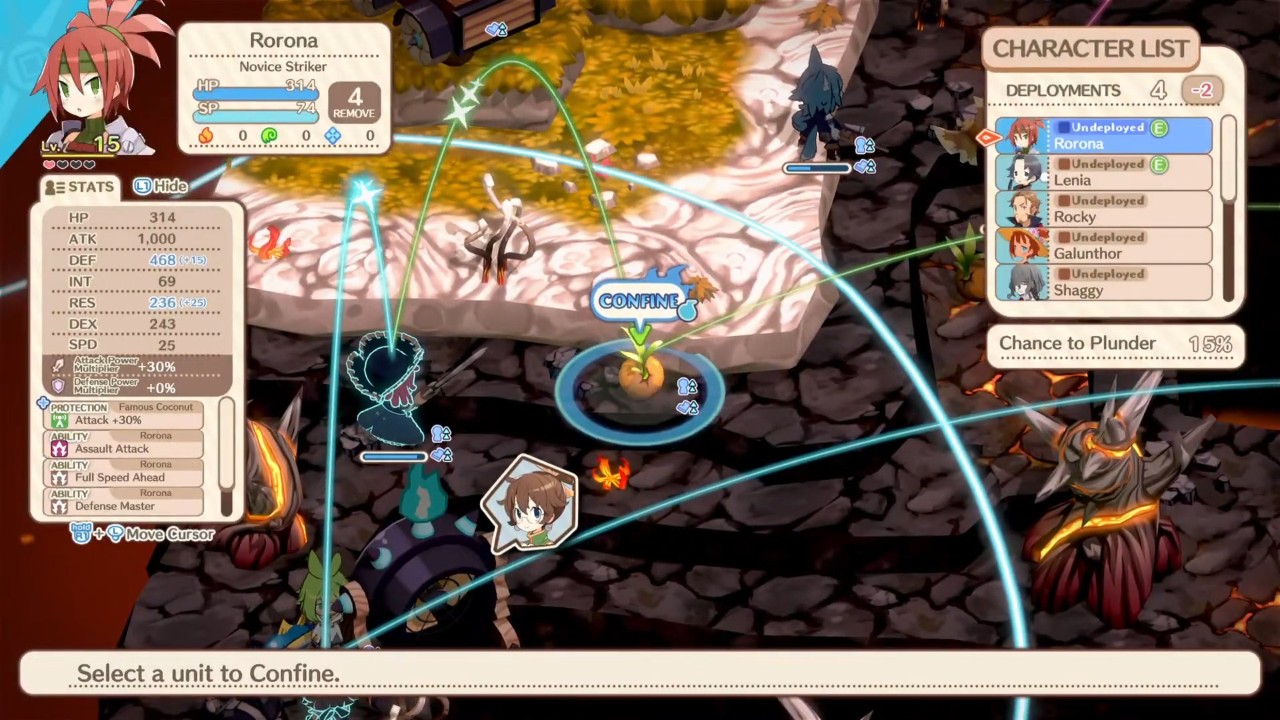
Task: Select the Defense Master ability row
Action: click(125, 500)
